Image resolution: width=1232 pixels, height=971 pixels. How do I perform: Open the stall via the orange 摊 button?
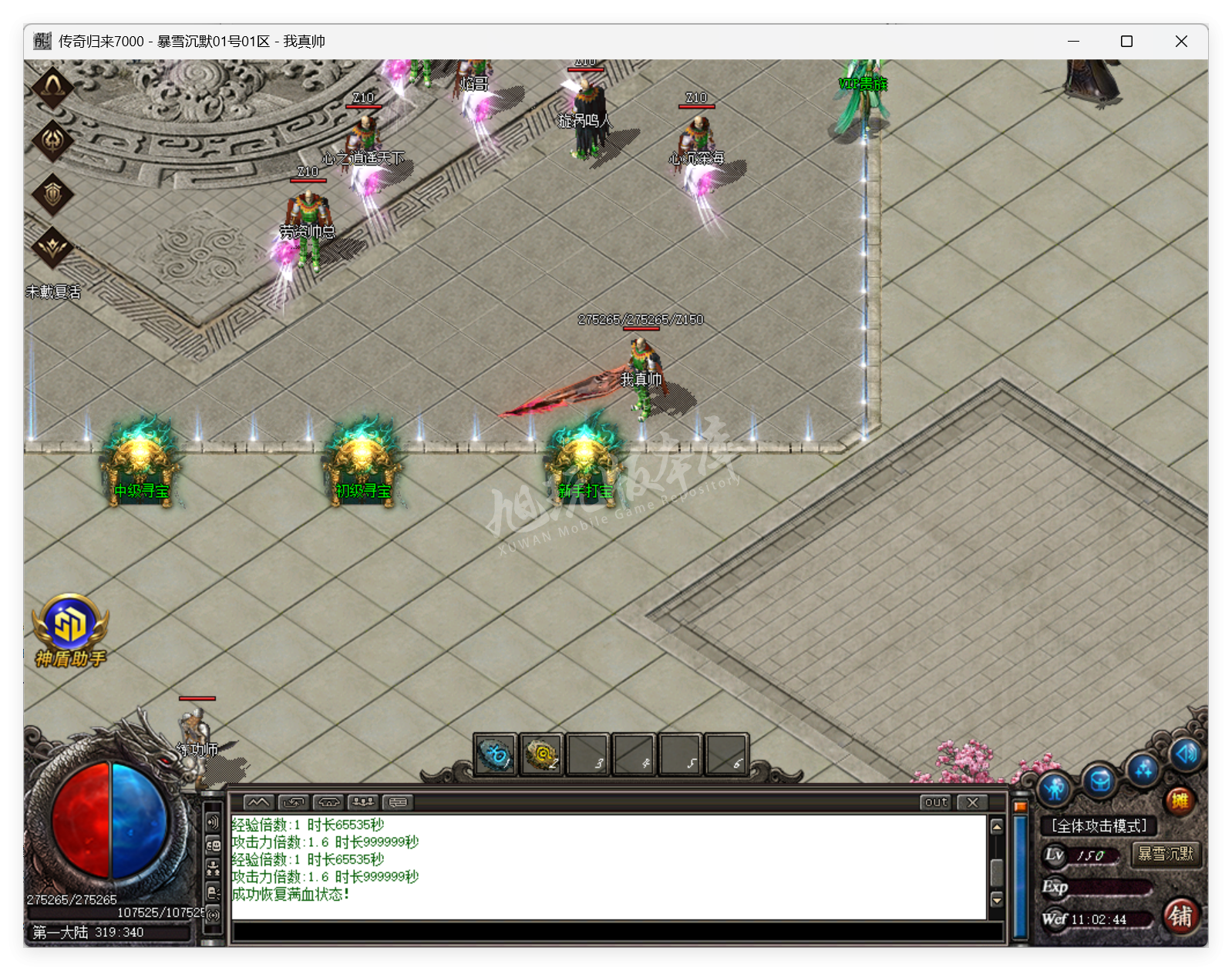(x=1180, y=801)
